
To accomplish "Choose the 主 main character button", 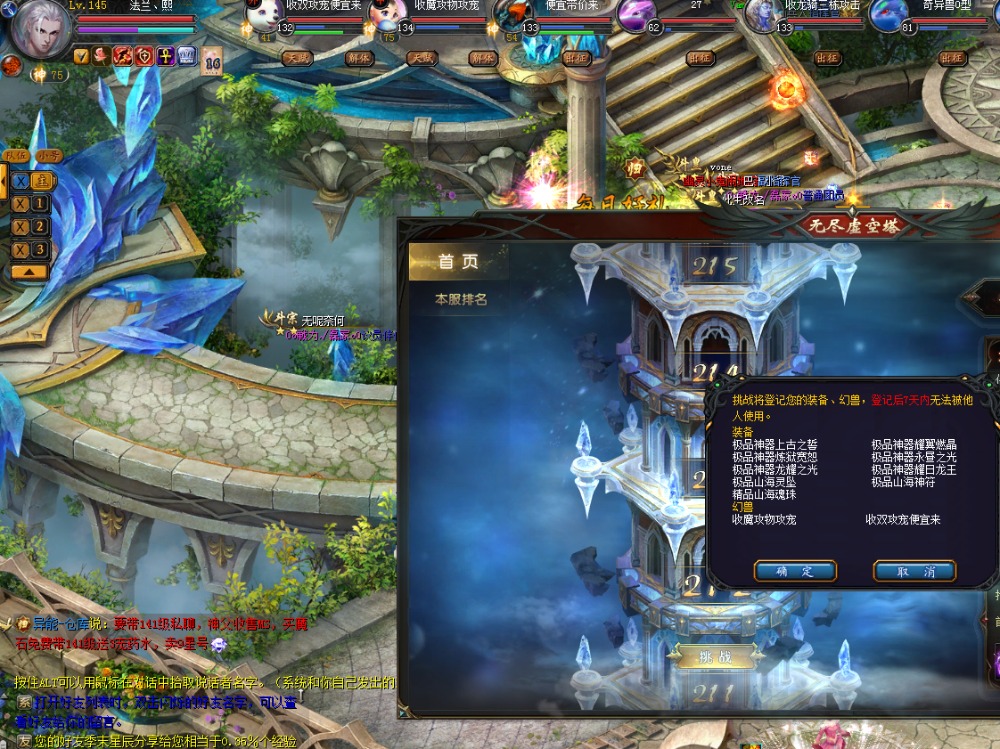I will pos(41,181).
